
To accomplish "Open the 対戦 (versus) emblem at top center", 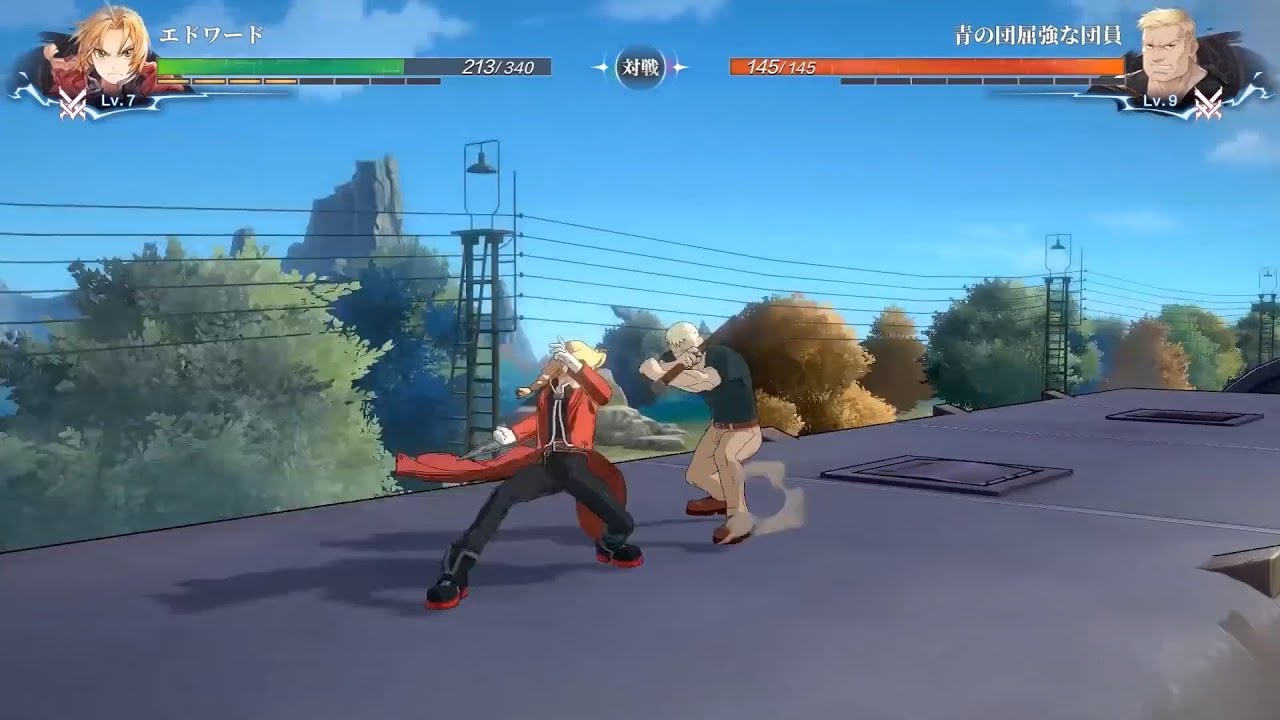I will [x=639, y=67].
